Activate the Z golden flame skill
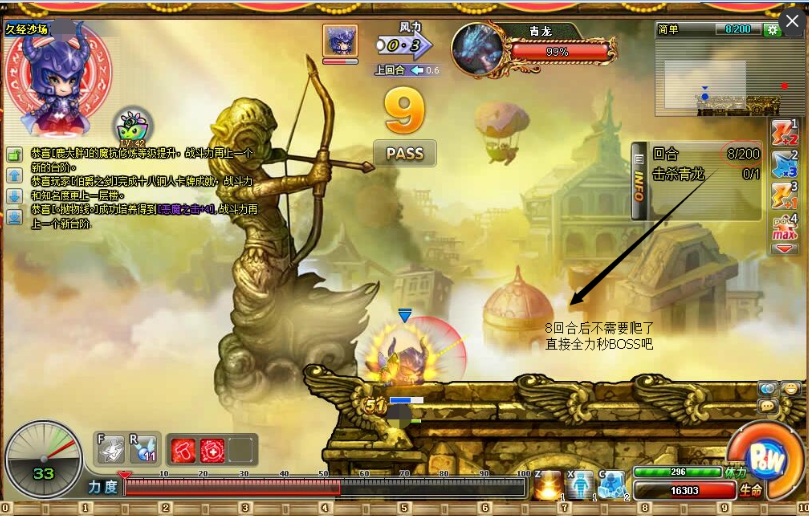The image size is (809, 516). (549, 485)
